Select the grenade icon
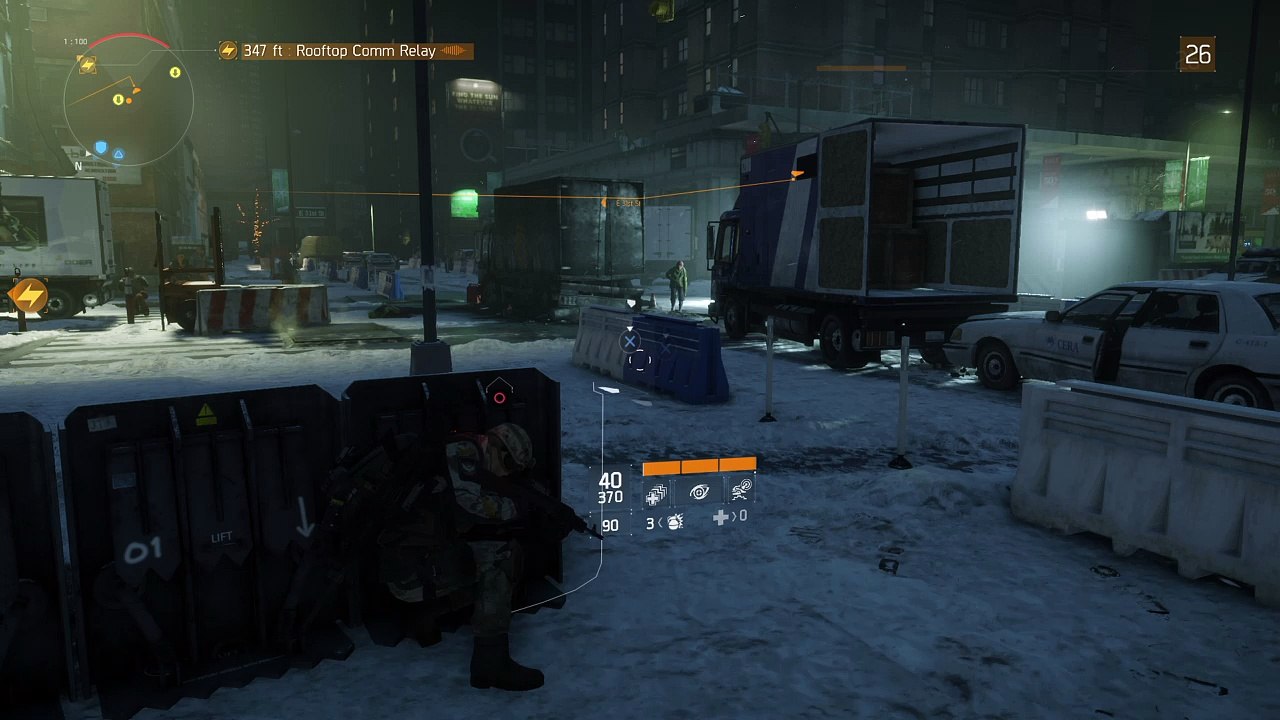Screen dimensions: 1280x720 pos(674,521)
